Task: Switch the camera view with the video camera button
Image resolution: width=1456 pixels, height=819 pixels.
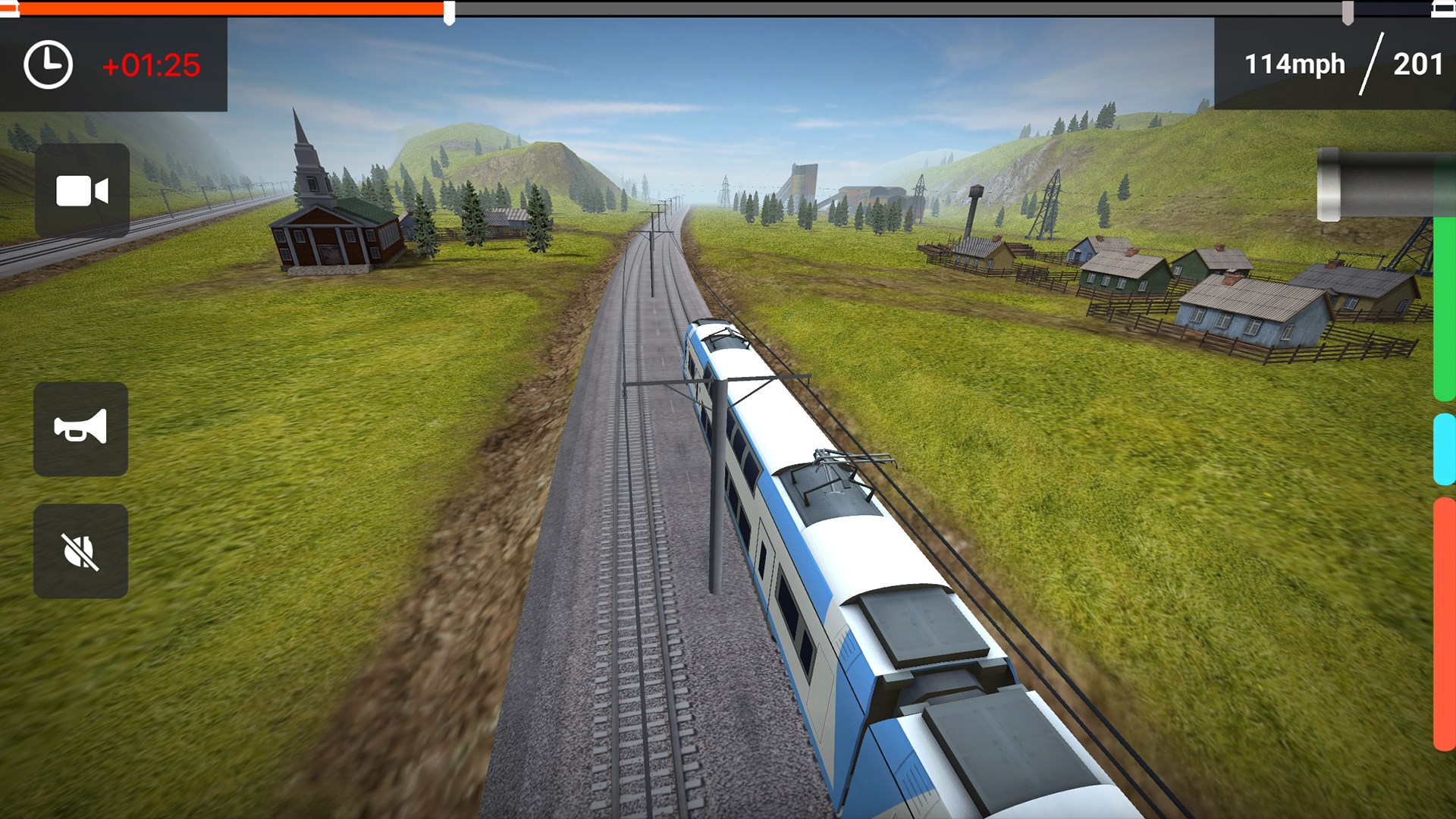Action: 82,190
